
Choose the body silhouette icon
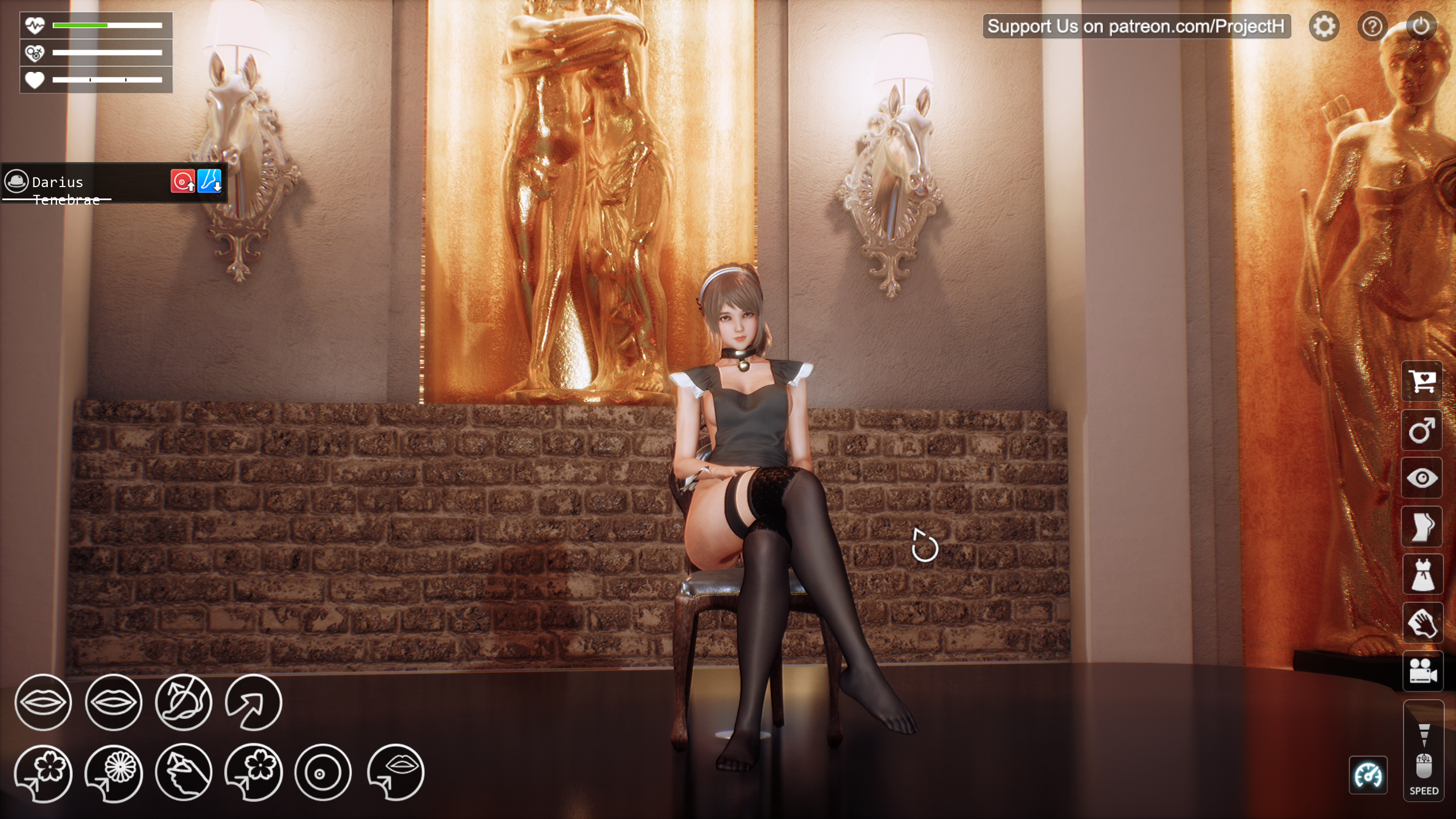pyautogui.click(x=1422, y=527)
